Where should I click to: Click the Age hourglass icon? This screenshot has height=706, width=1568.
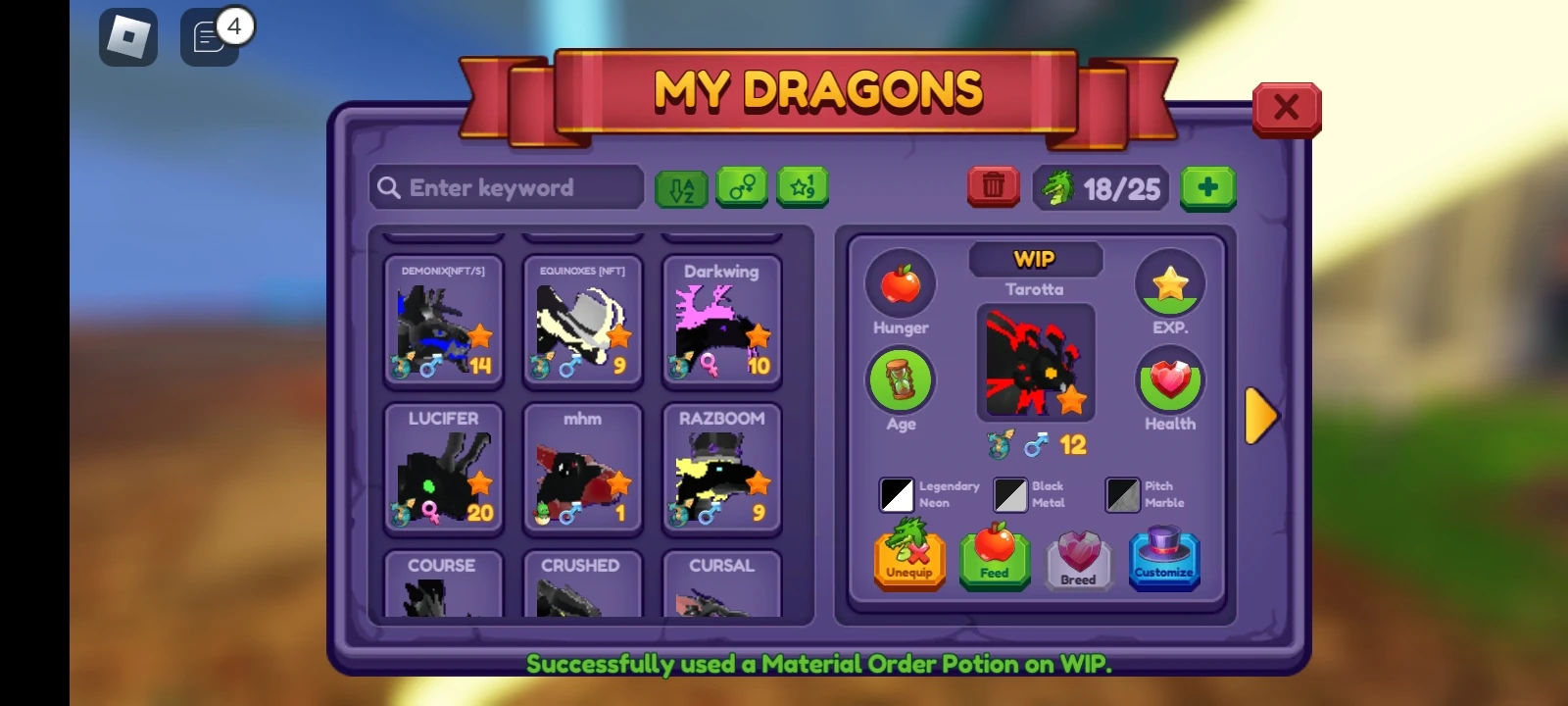(902, 380)
